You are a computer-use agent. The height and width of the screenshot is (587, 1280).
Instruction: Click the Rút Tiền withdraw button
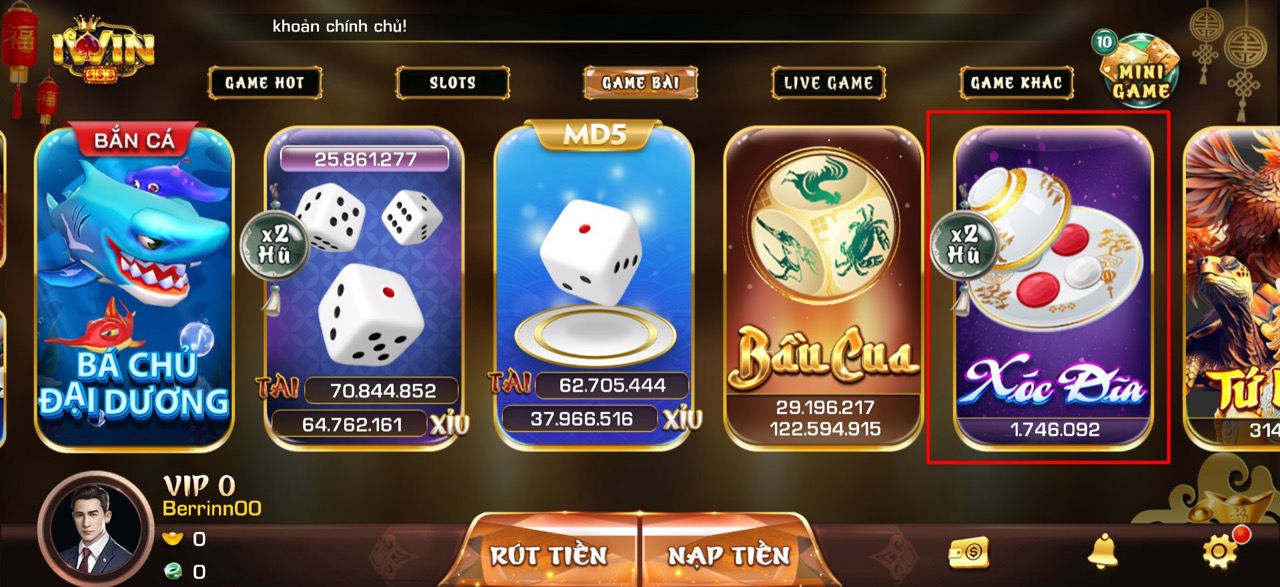[548, 555]
